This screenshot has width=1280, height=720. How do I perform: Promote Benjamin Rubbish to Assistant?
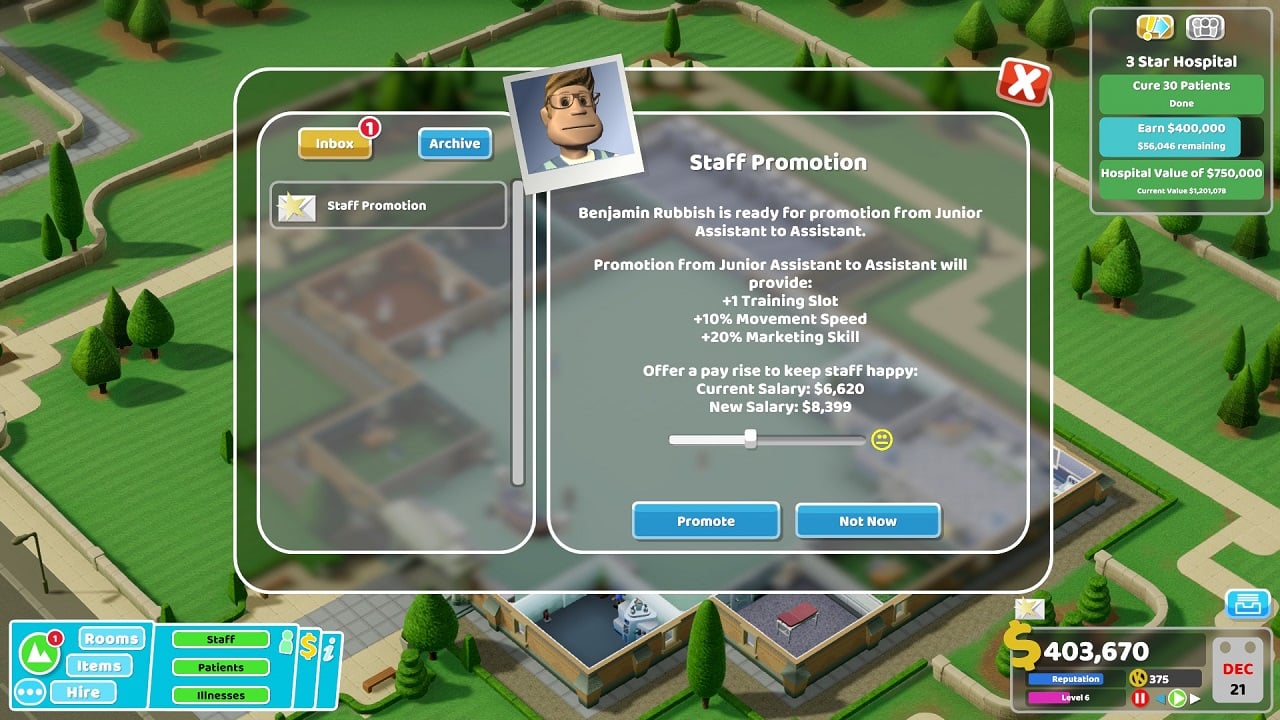(705, 521)
